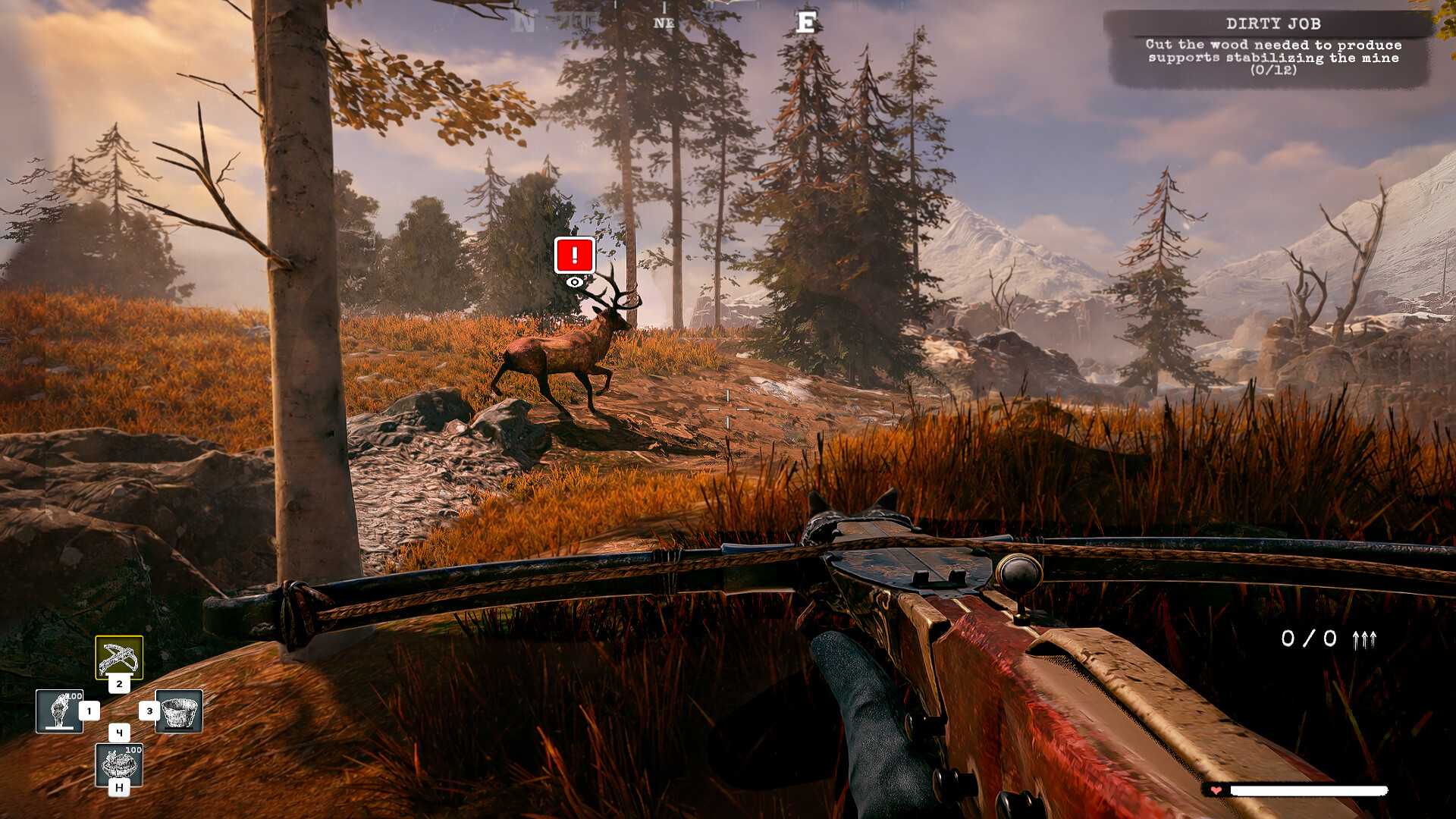This screenshot has height=819, width=1456.
Task: Toggle the eye detection indicator below the alert marker
Action: coord(574,281)
